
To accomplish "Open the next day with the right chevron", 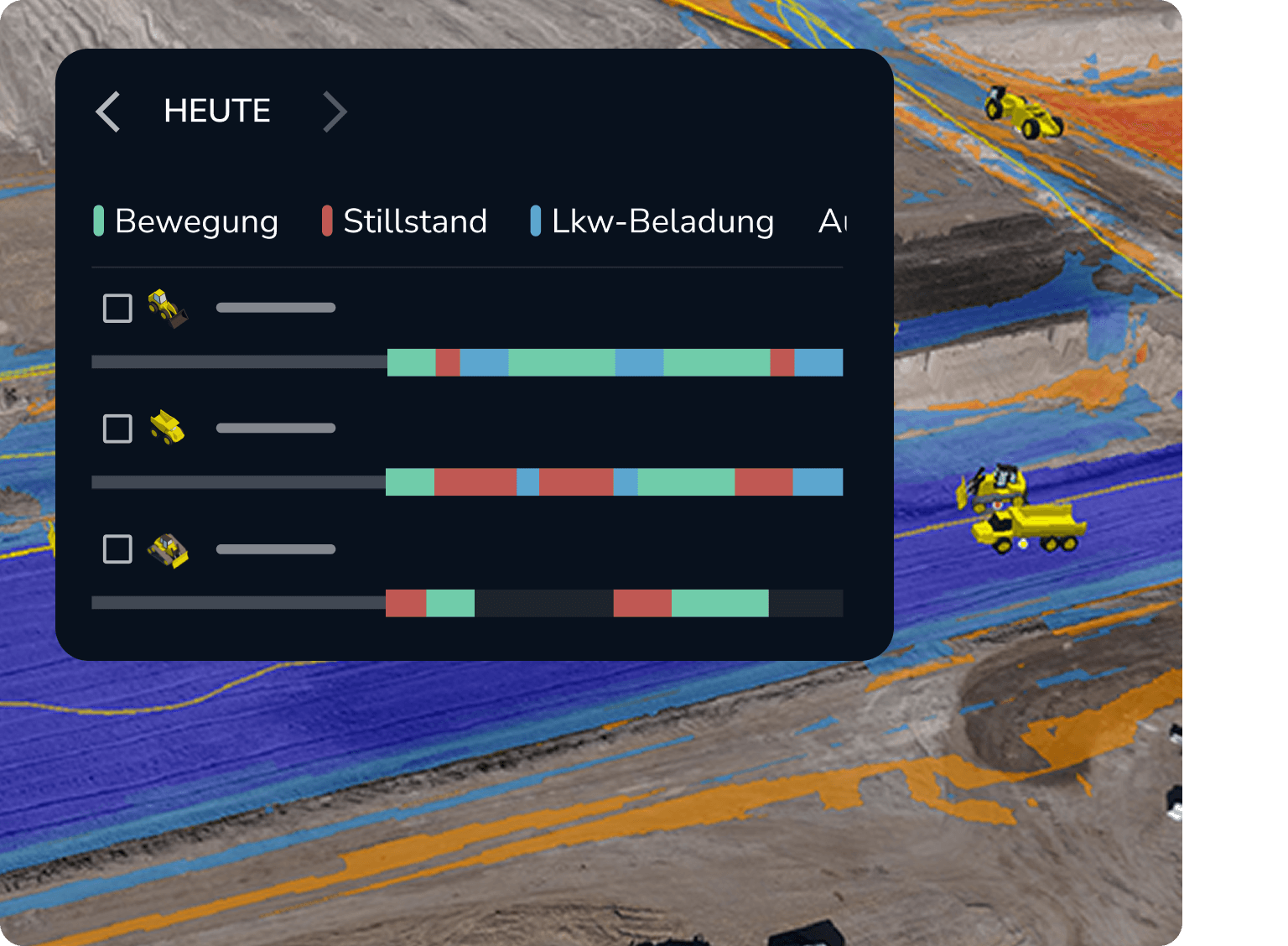I will [335, 111].
